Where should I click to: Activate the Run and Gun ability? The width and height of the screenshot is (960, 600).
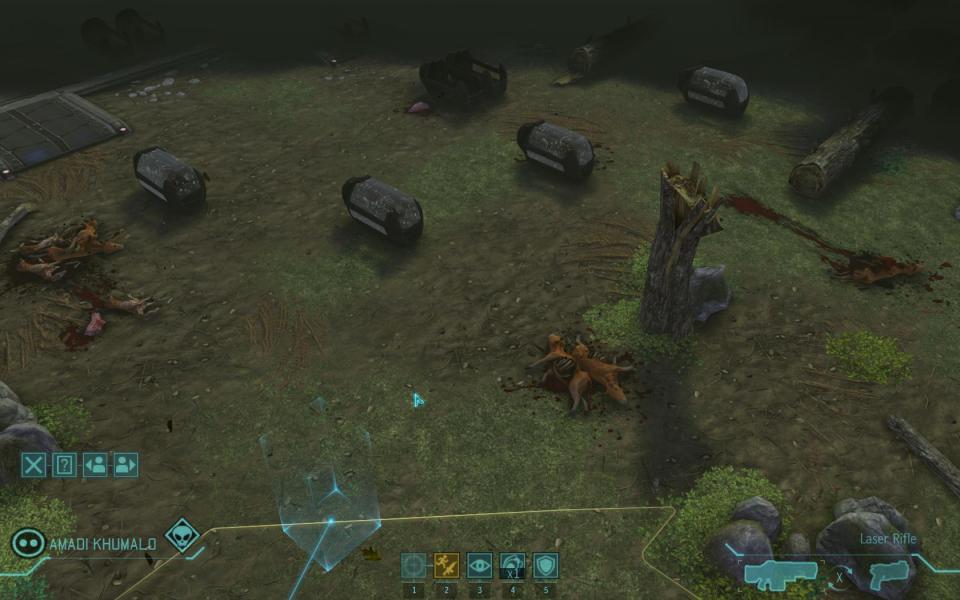(446, 566)
